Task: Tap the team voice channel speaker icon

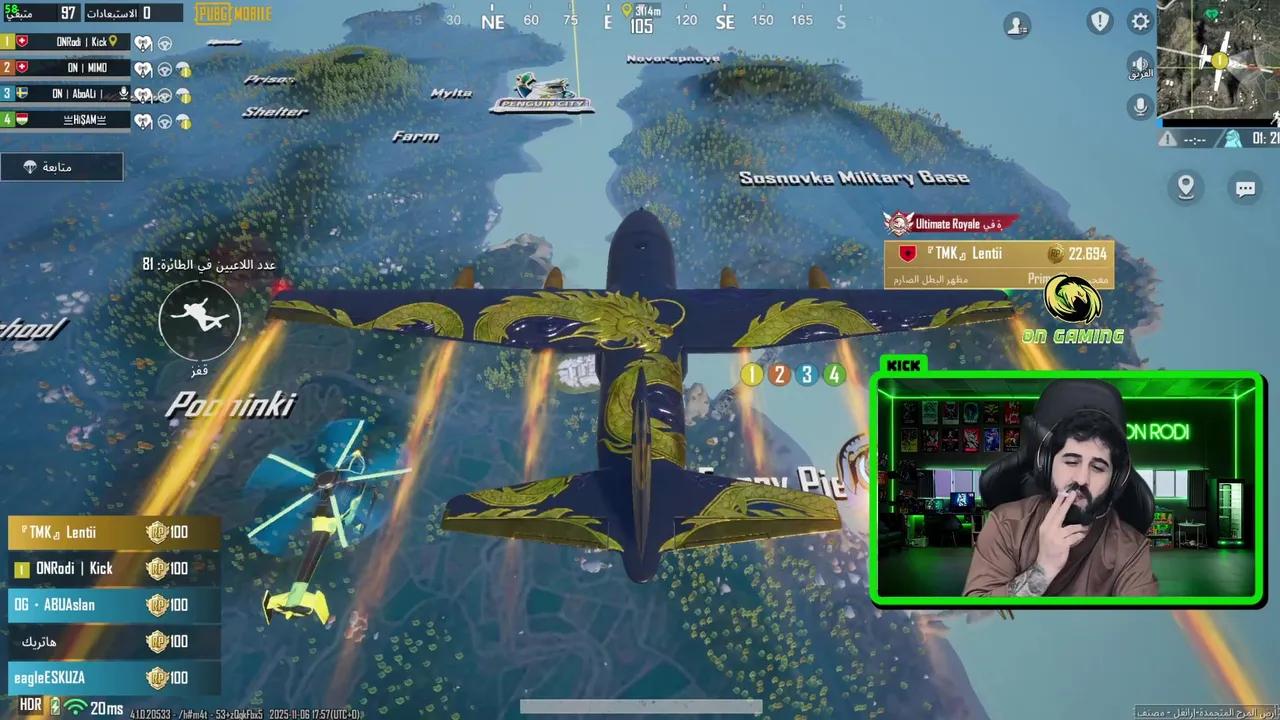Action: tap(1140, 64)
